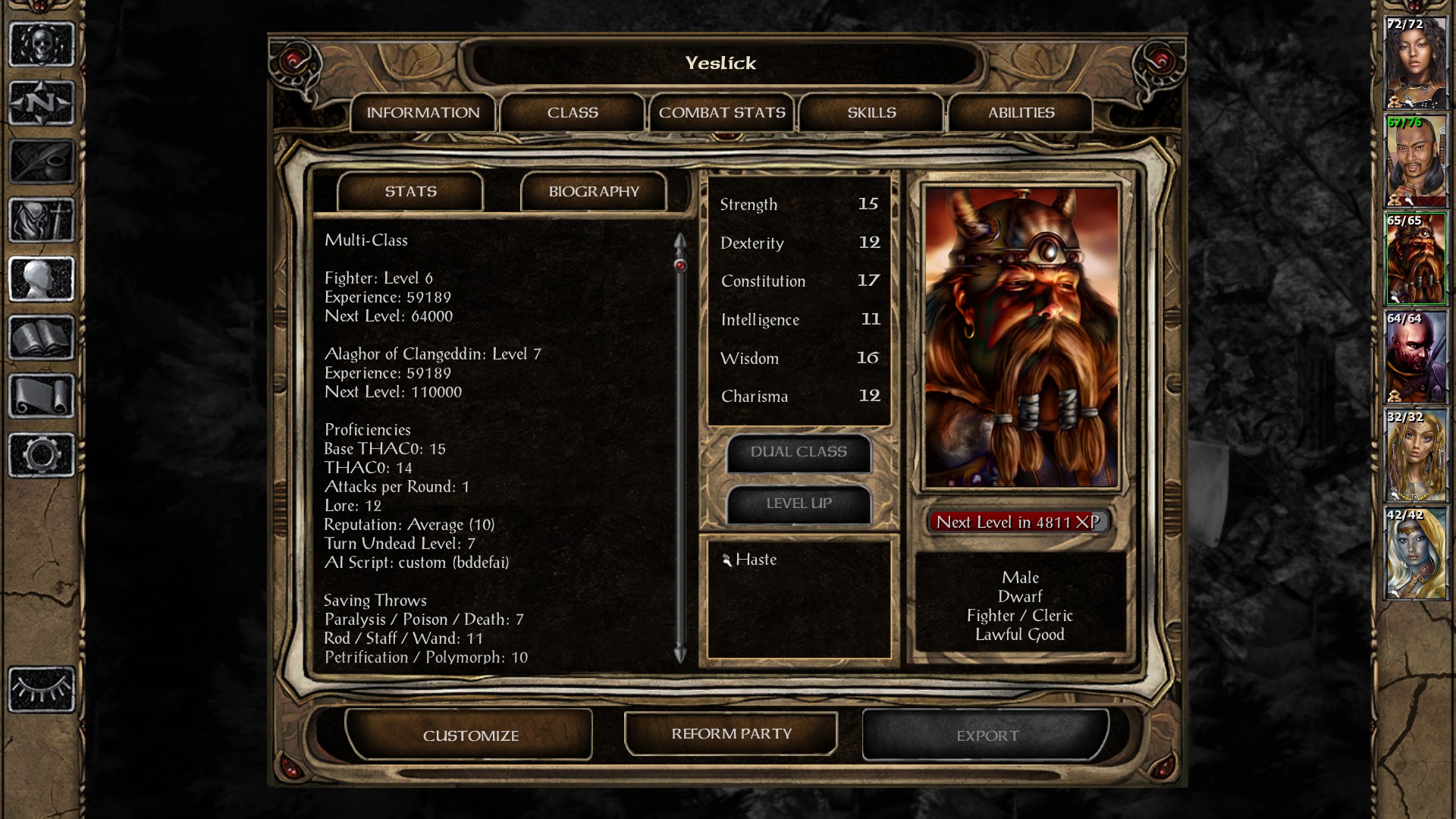Image resolution: width=1456 pixels, height=819 pixels.
Task: Inspect the Haste status effect icon
Action: (x=730, y=560)
